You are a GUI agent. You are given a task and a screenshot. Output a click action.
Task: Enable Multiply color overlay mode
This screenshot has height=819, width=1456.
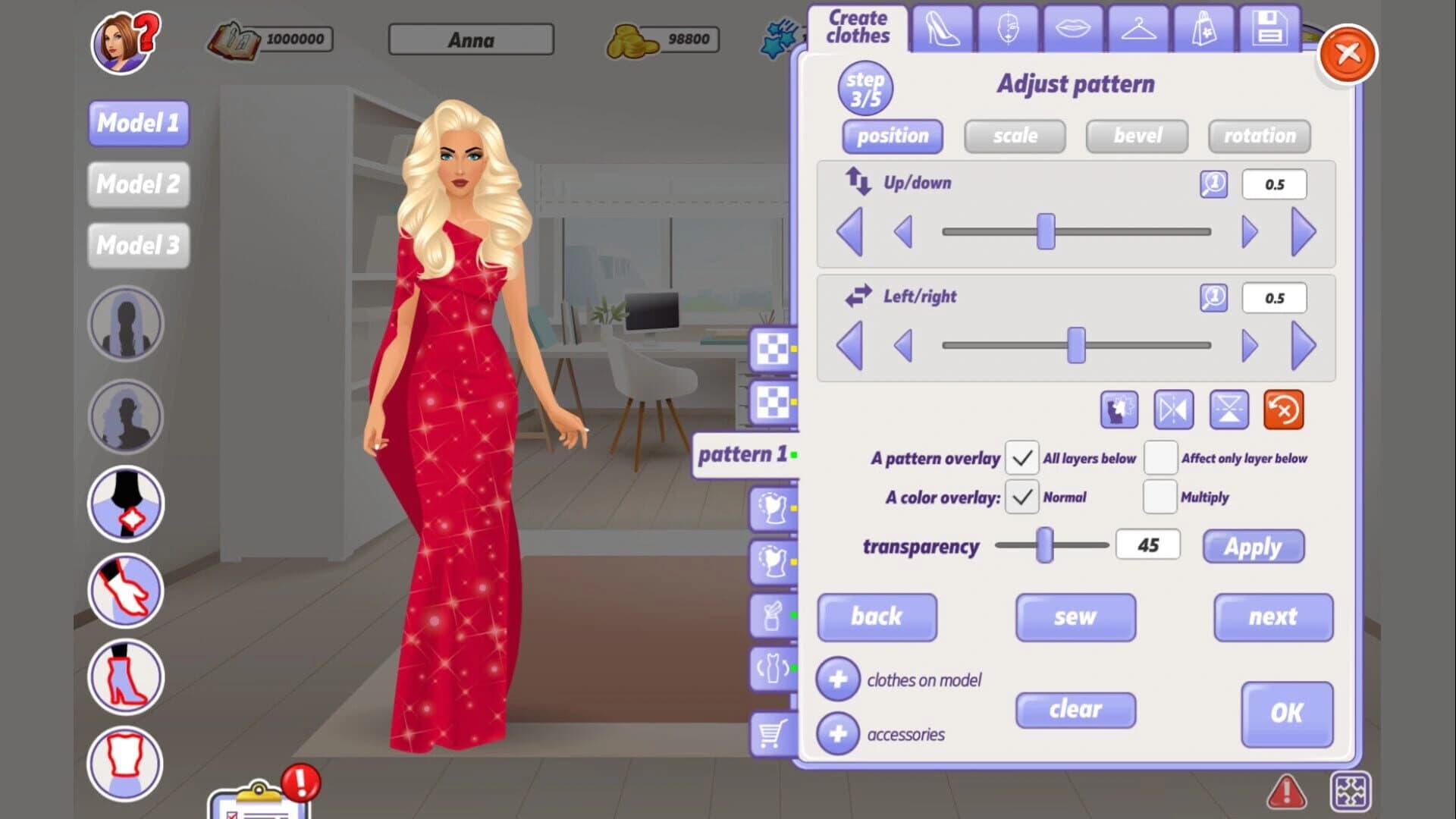pyautogui.click(x=1159, y=497)
